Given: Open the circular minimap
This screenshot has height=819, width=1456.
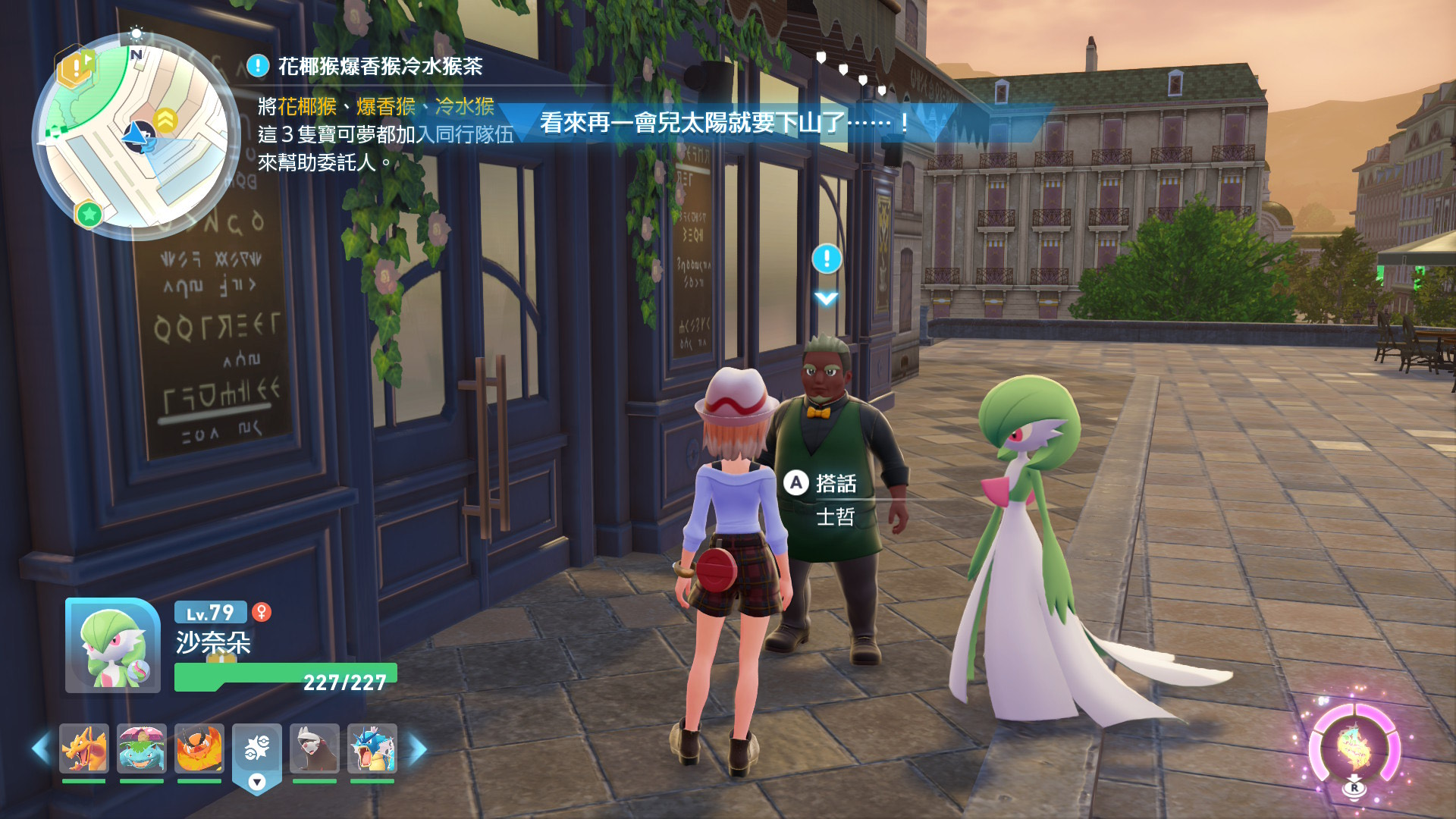Looking at the screenshot, I should (136, 136).
